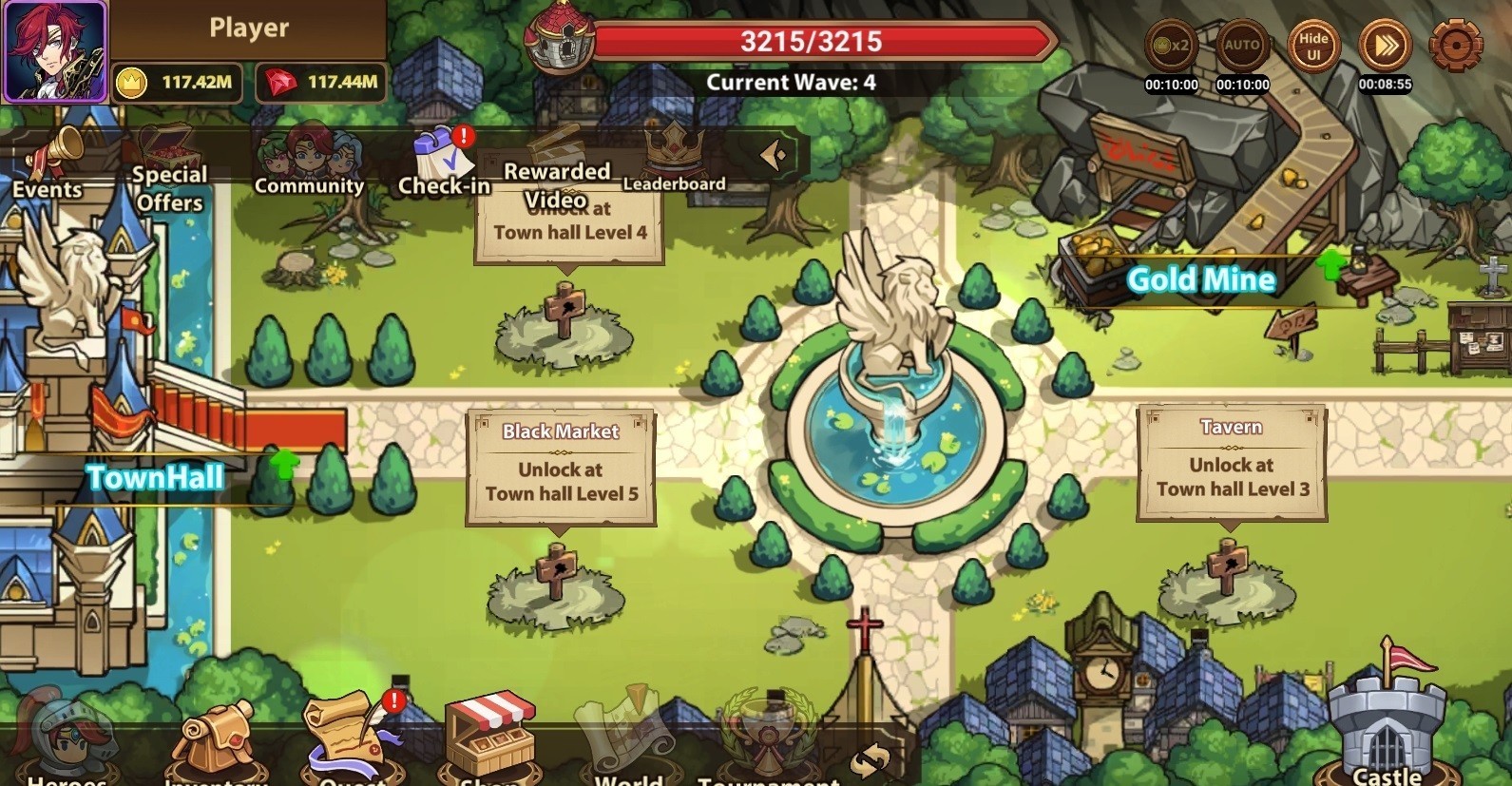Open the Inventory bag

(x=217, y=746)
